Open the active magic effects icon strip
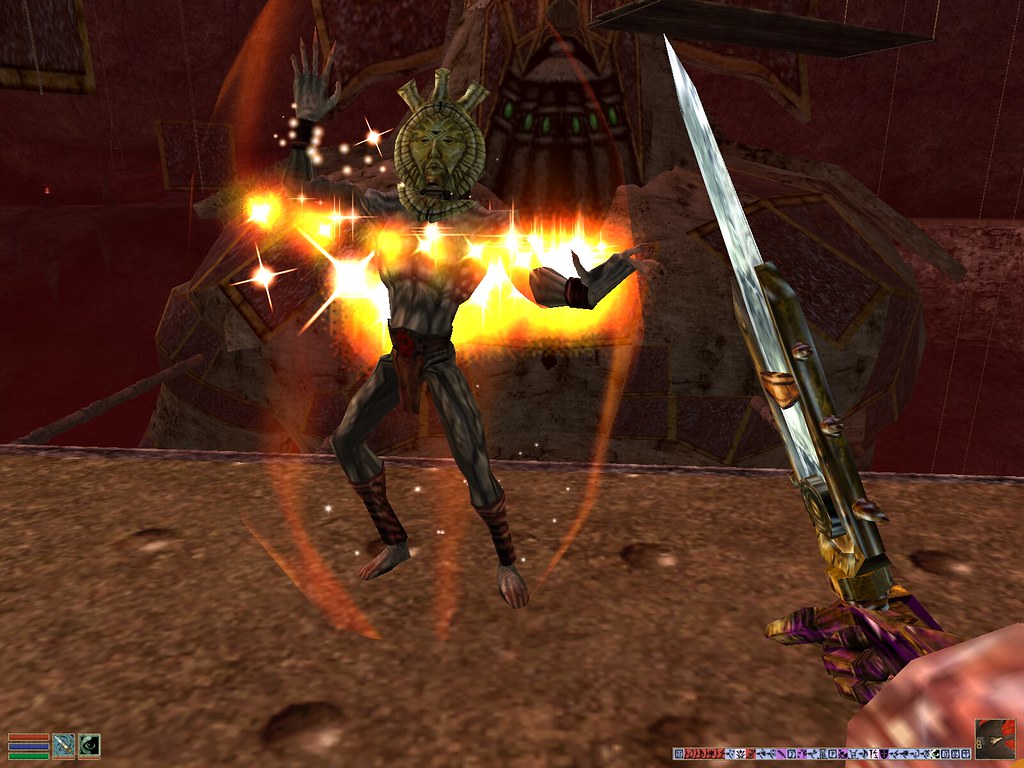The height and width of the screenshot is (768, 1024). click(x=820, y=752)
